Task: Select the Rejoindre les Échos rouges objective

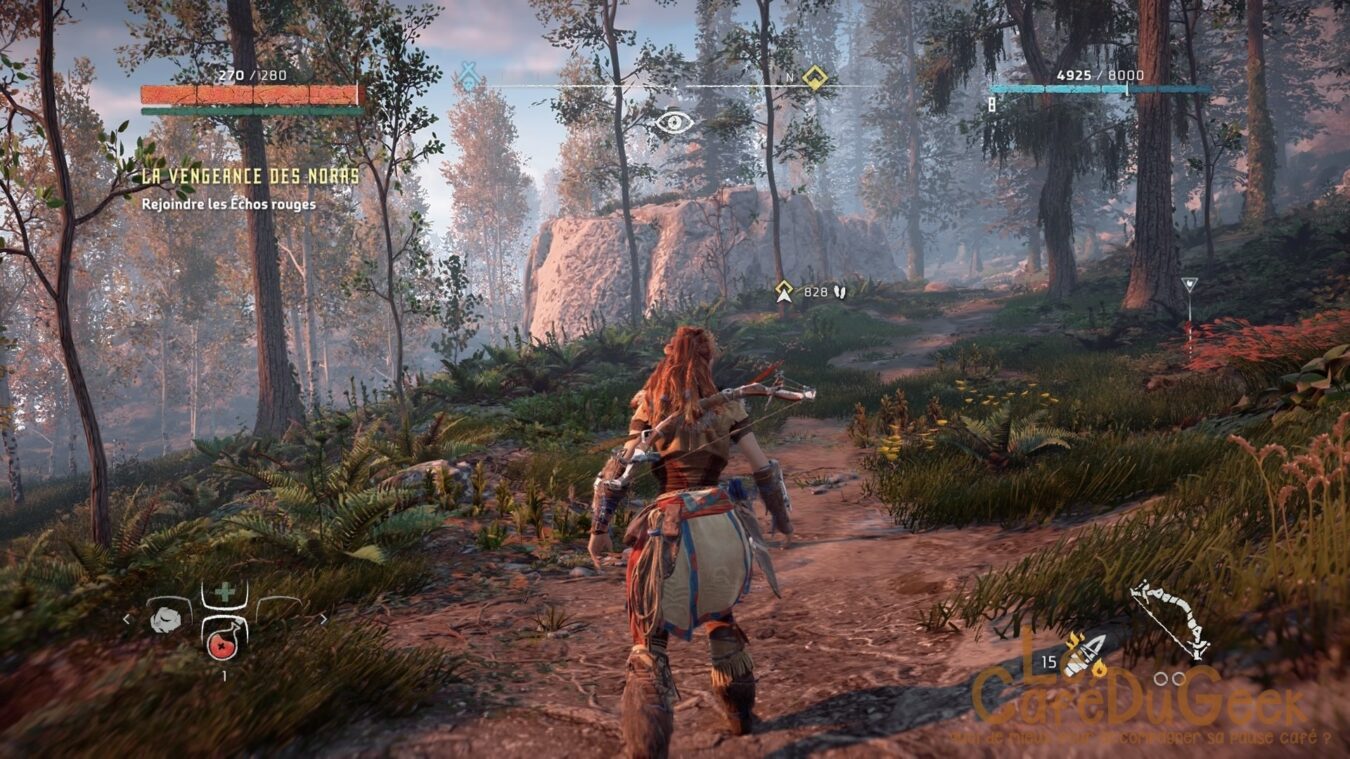Action: click(x=229, y=204)
